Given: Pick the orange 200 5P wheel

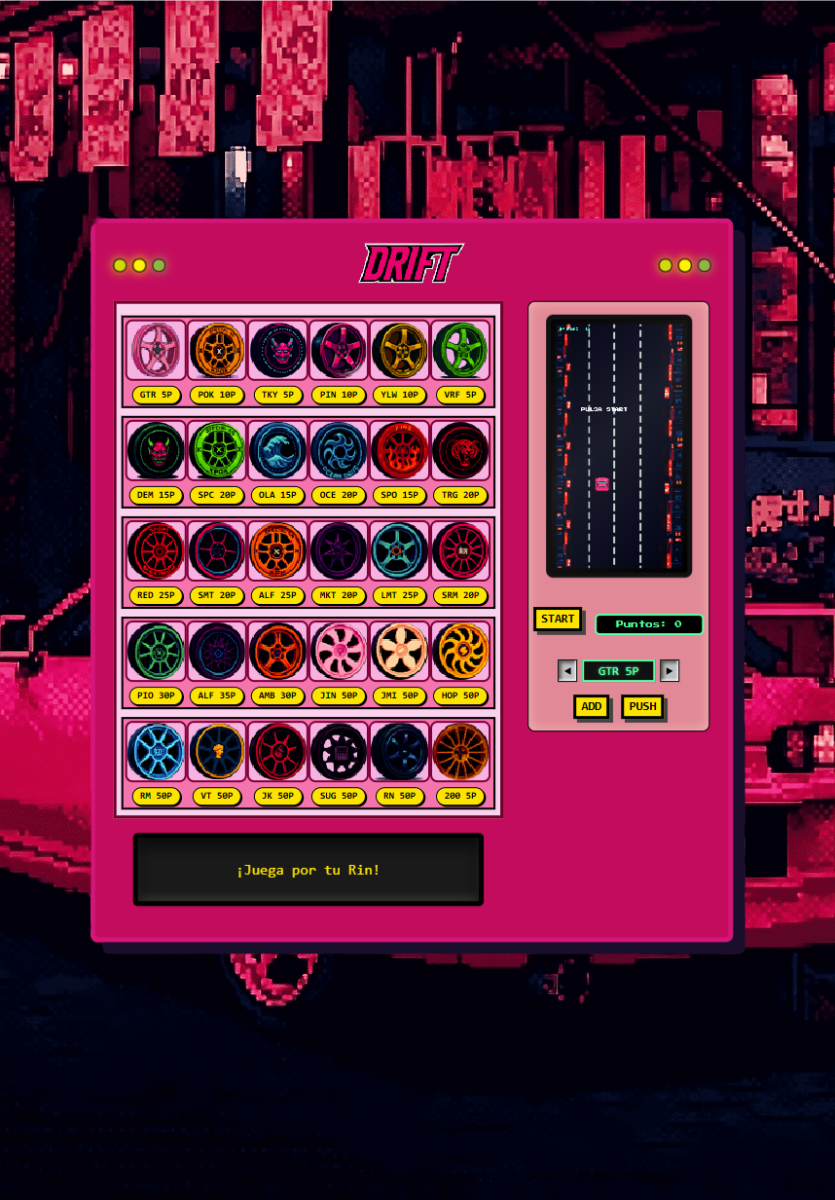Looking at the screenshot, I should tap(460, 752).
